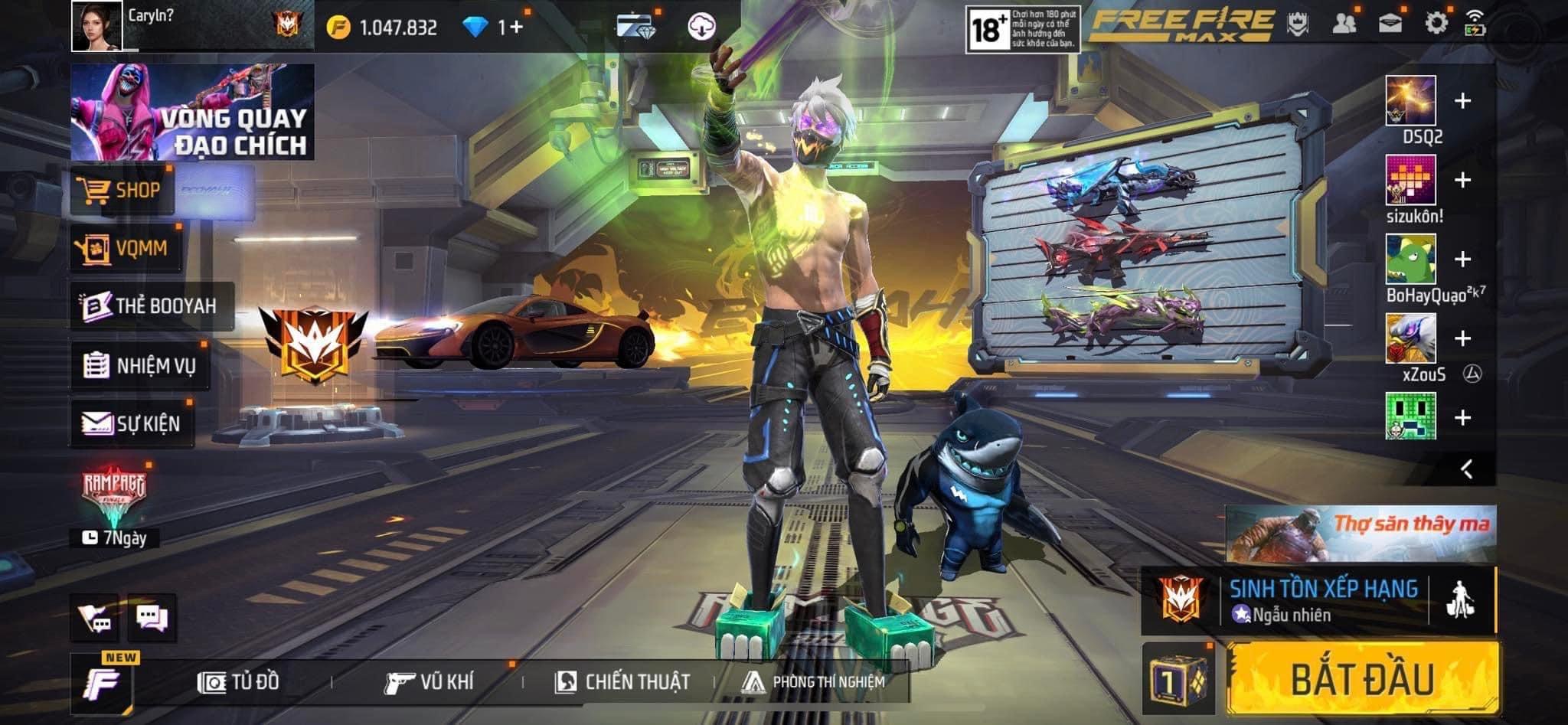This screenshot has width=1568, height=725.
Task: Open the TỦ ĐỒ wardrobe
Action: coord(239,681)
